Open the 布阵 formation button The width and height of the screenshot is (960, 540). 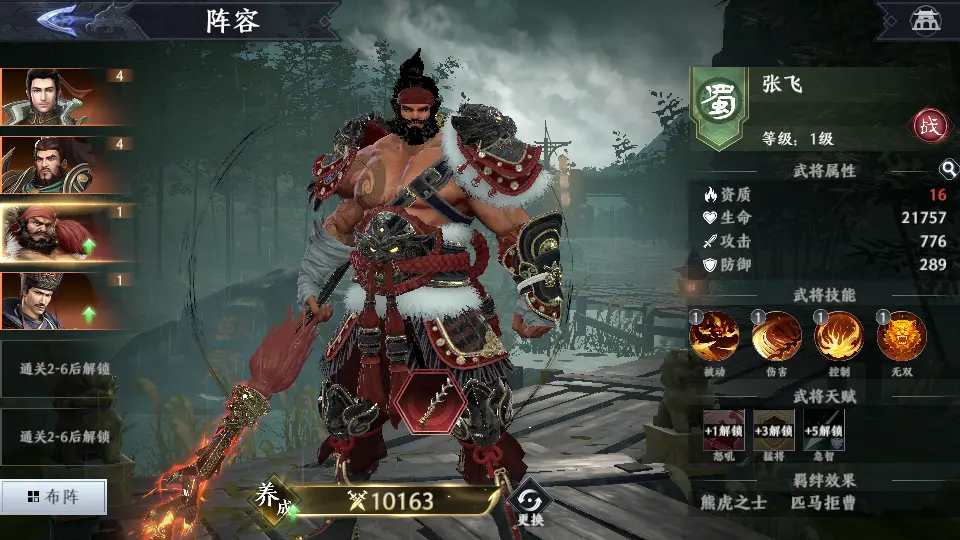[53, 496]
